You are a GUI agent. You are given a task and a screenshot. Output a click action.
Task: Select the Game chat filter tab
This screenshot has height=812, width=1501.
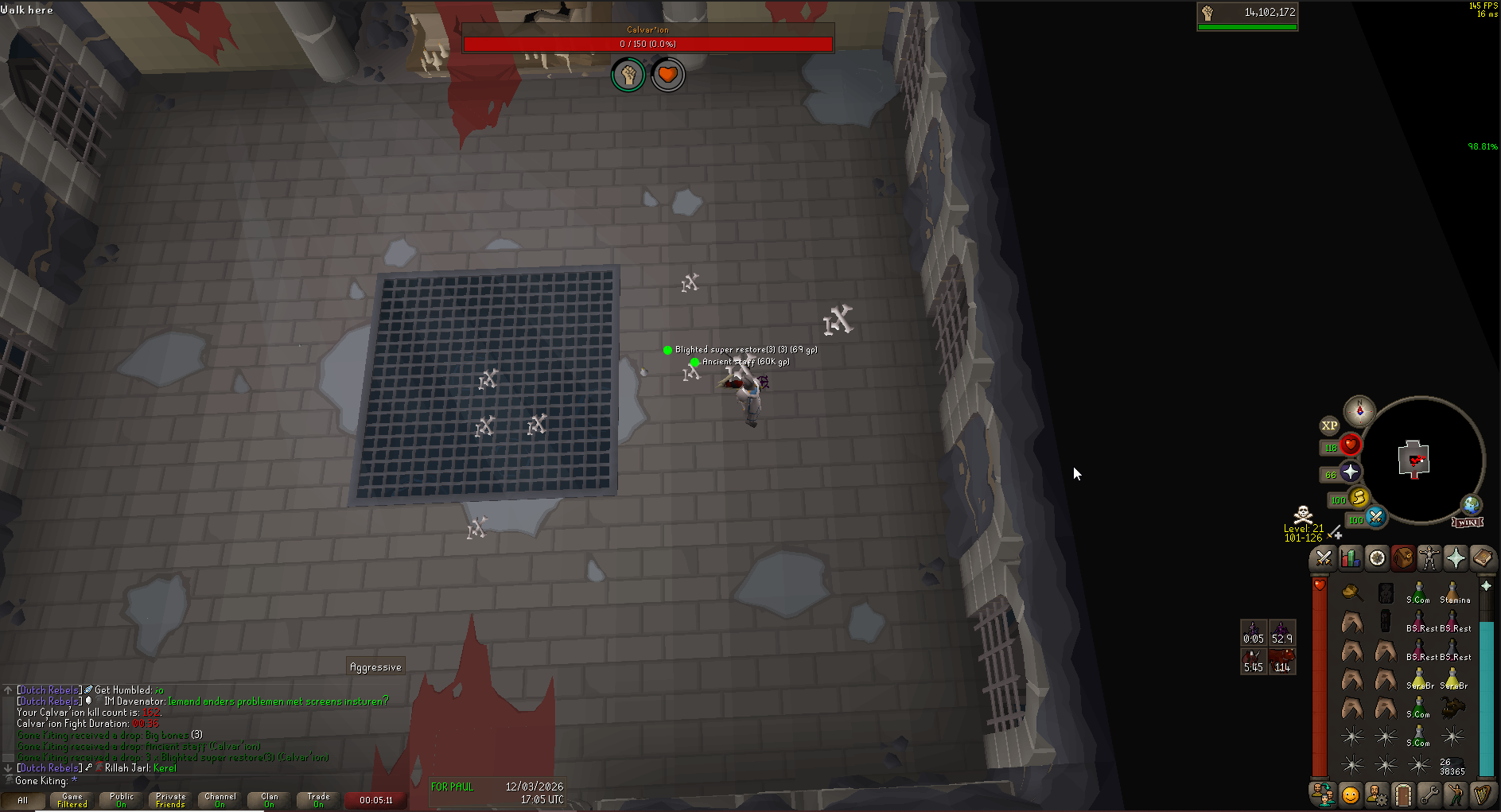pyautogui.click(x=72, y=800)
